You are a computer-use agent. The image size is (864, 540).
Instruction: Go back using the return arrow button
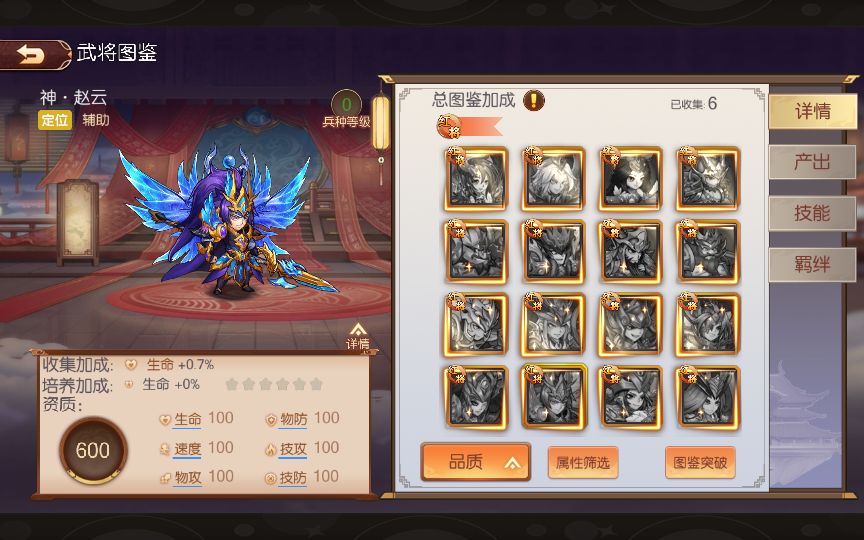click(x=33, y=55)
